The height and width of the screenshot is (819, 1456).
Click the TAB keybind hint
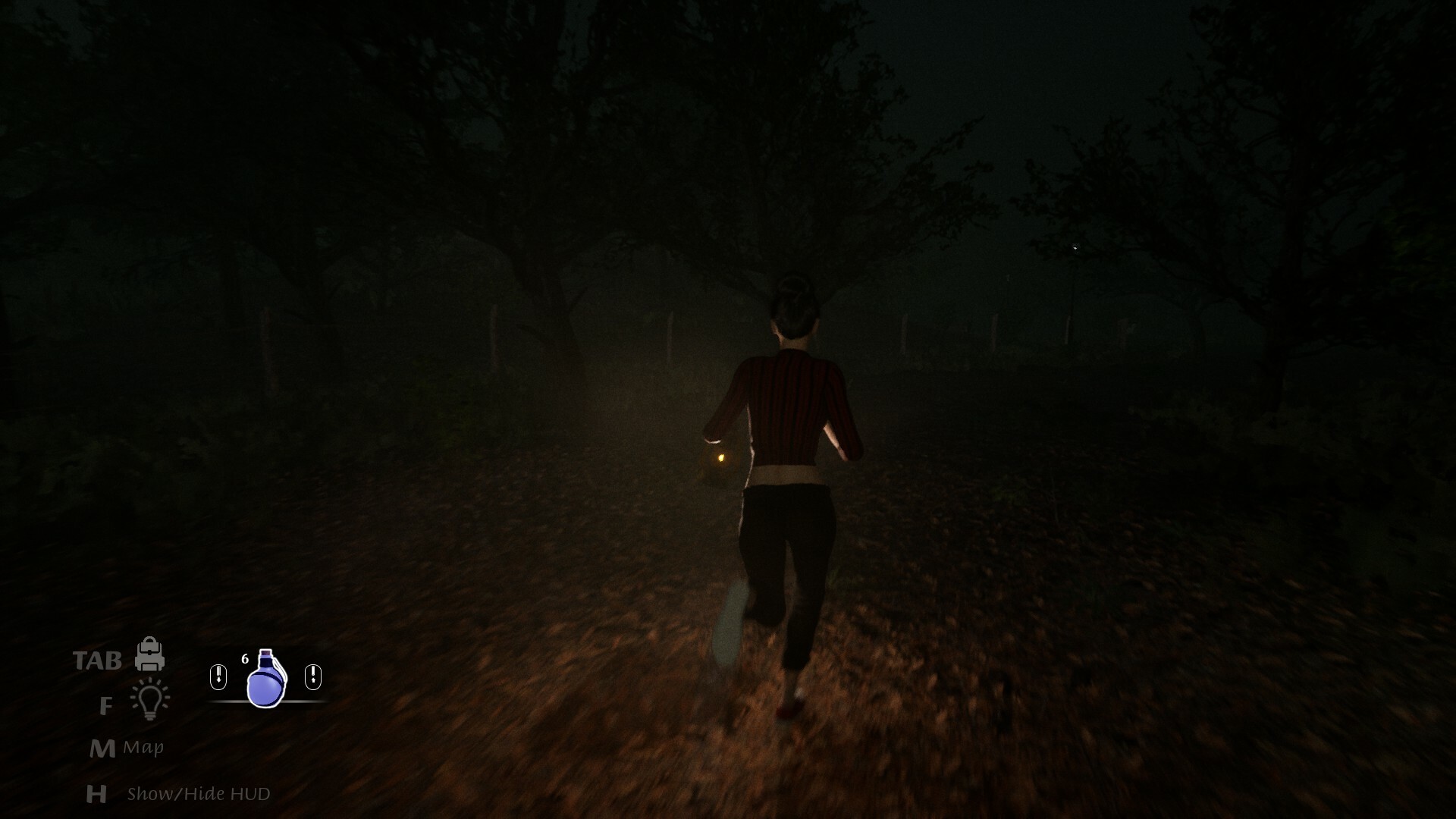(x=98, y=659)
